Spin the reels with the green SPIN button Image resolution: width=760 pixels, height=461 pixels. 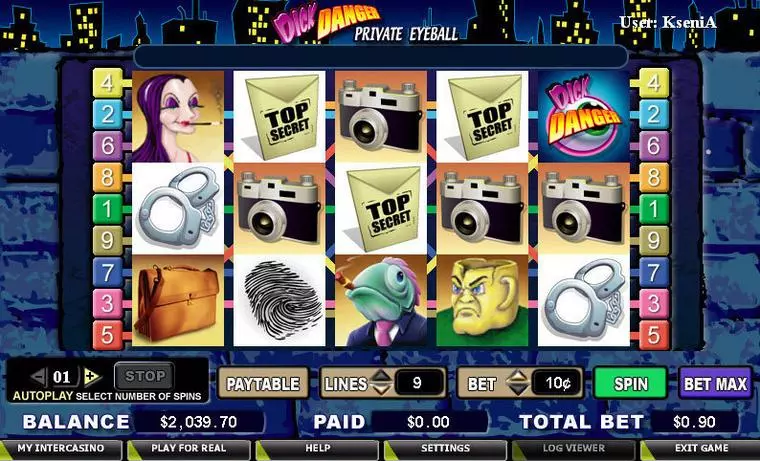(x=630, y=383)
